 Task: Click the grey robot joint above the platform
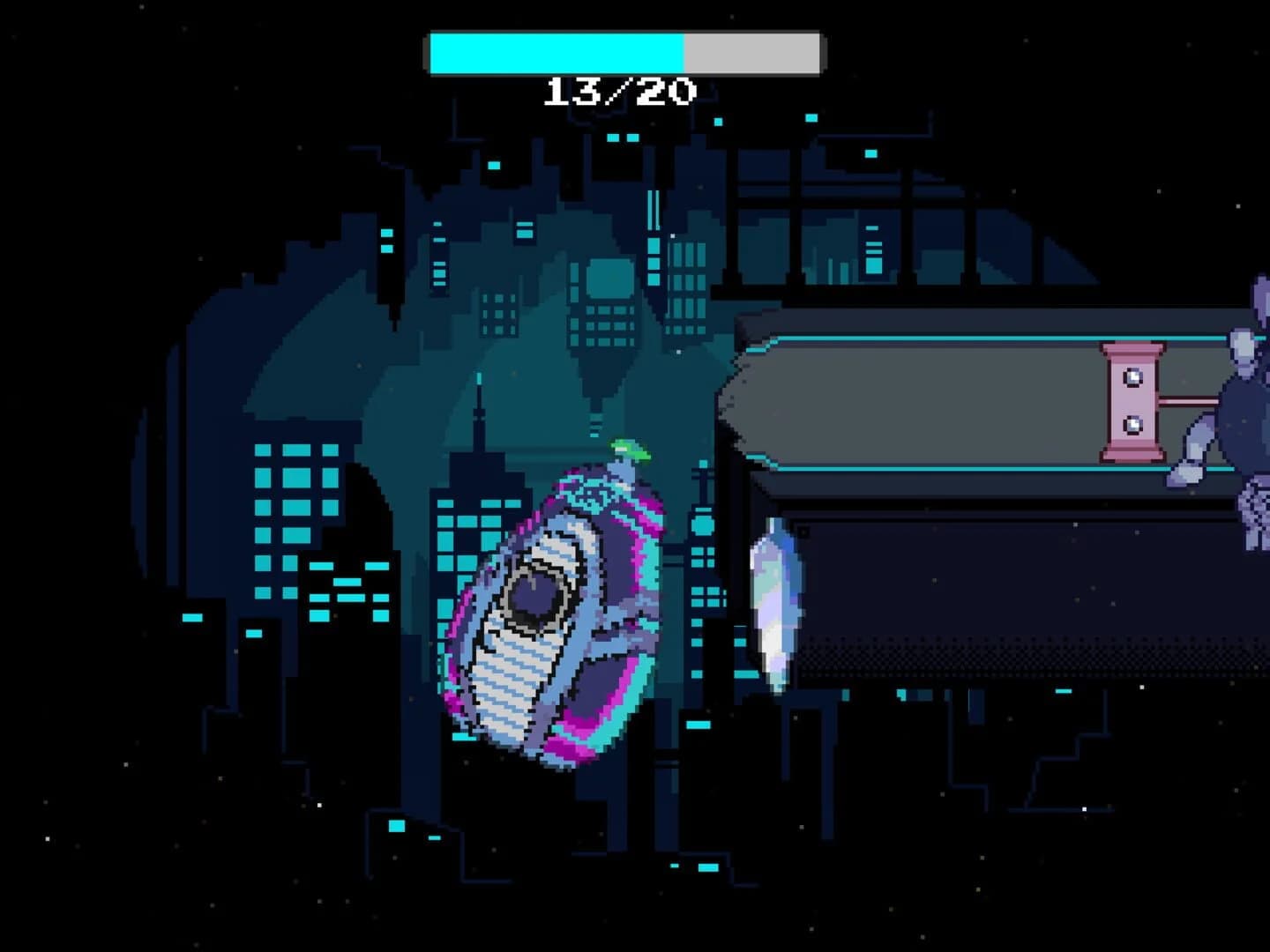point(1242,347)
